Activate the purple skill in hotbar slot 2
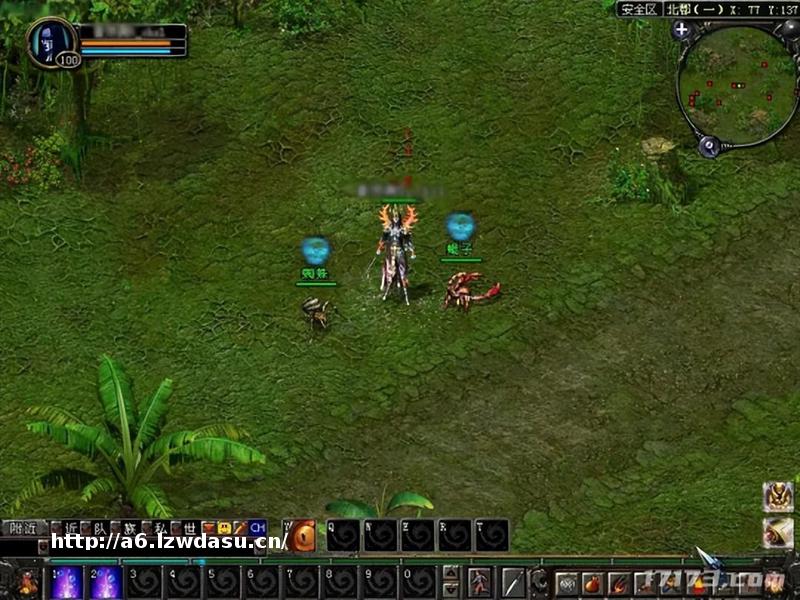 click(x=105, y=582)
